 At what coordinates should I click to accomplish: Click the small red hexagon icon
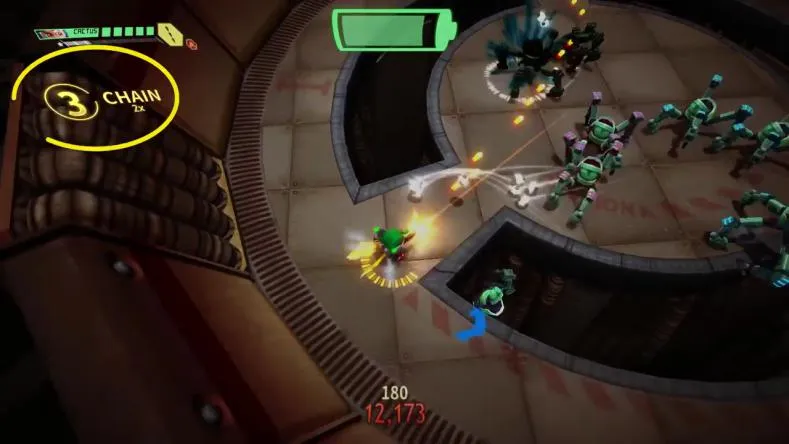[191, 44]
